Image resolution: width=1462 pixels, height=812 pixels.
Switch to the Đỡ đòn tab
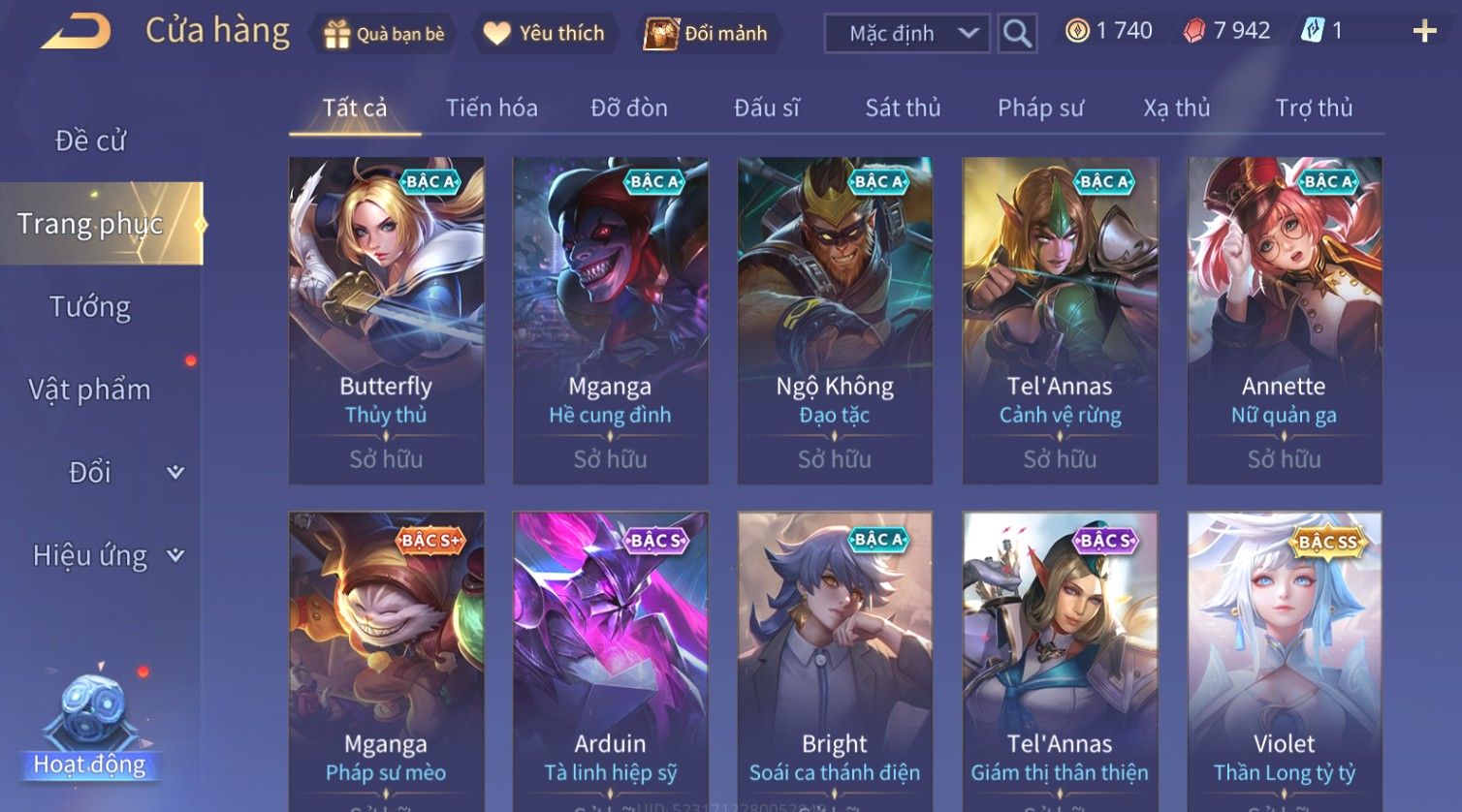629,108
